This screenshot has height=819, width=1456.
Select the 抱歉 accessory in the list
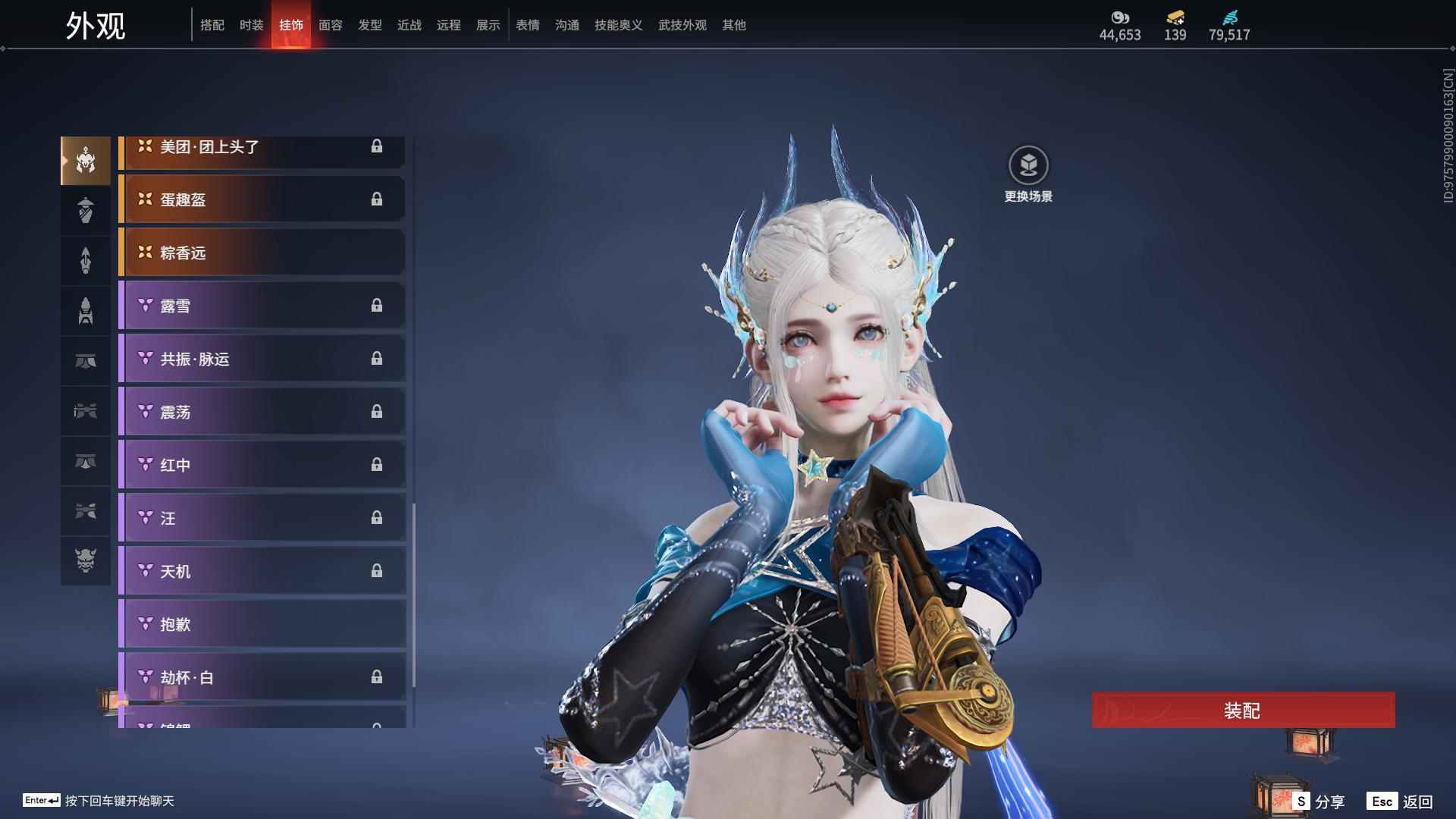point(262,624)
